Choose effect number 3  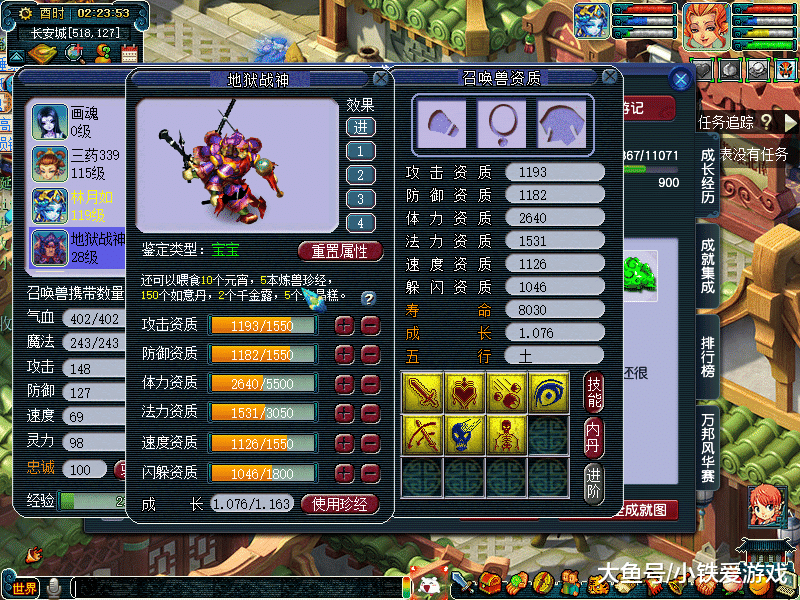point(360,199)
